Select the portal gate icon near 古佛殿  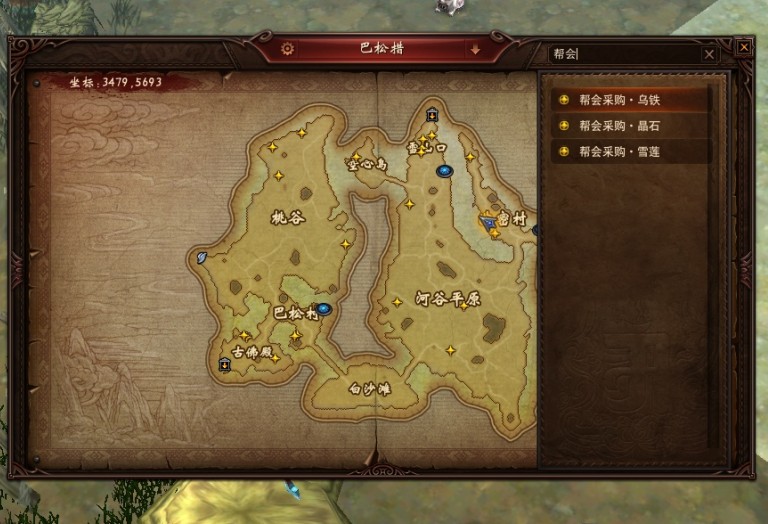click(224, 365)
